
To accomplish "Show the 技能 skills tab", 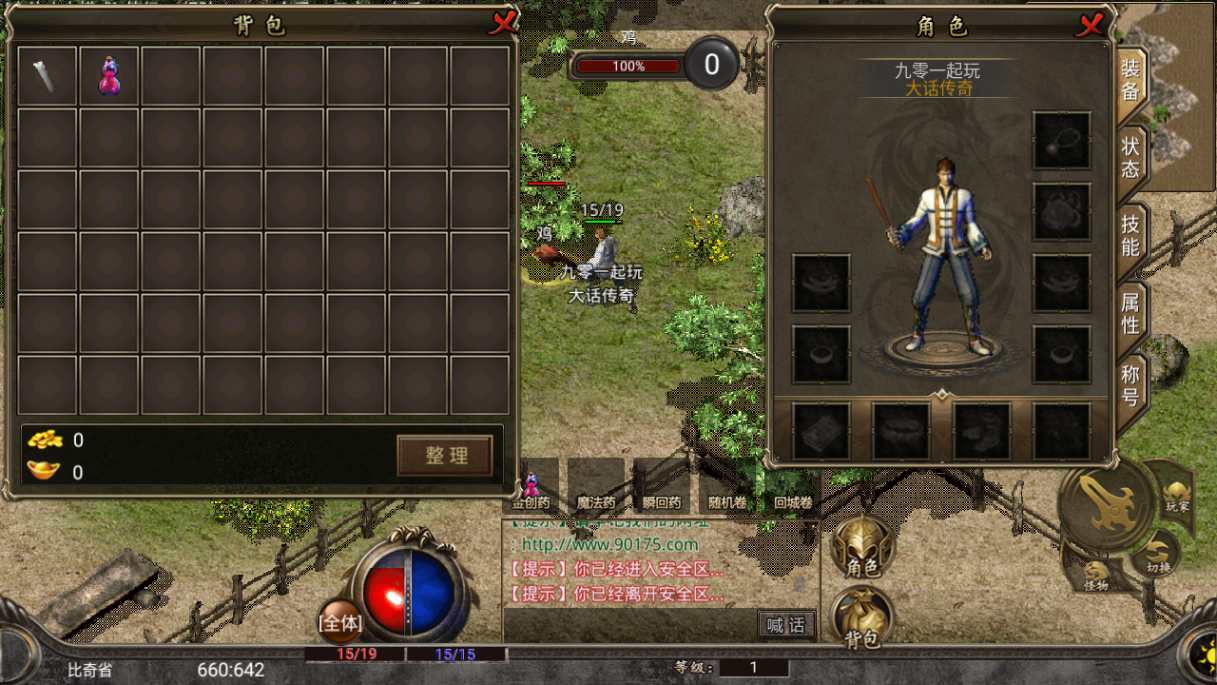I will 1130,236.
